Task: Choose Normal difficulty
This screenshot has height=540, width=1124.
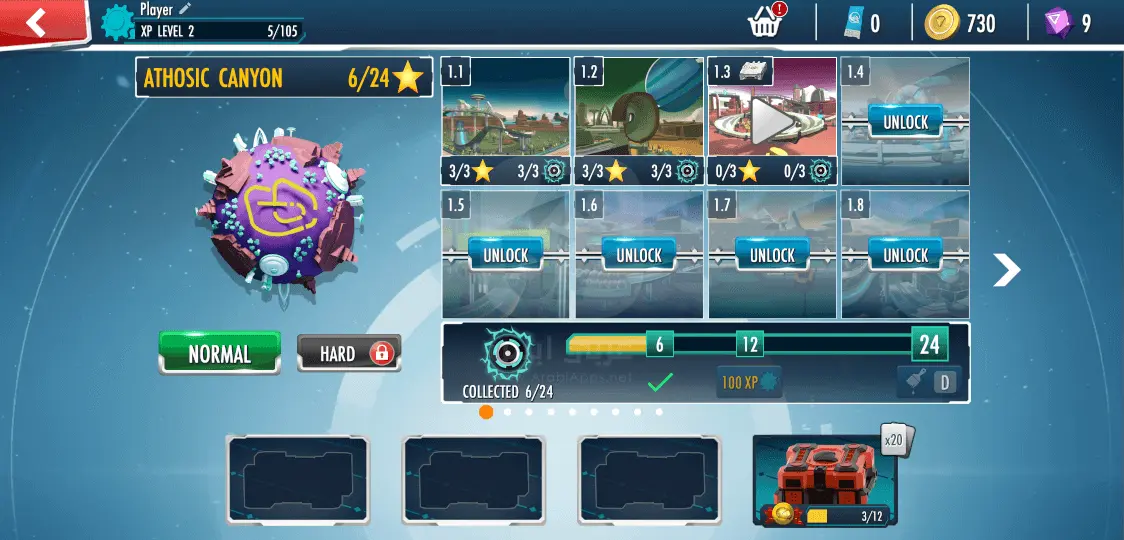Action: point(220,353)
